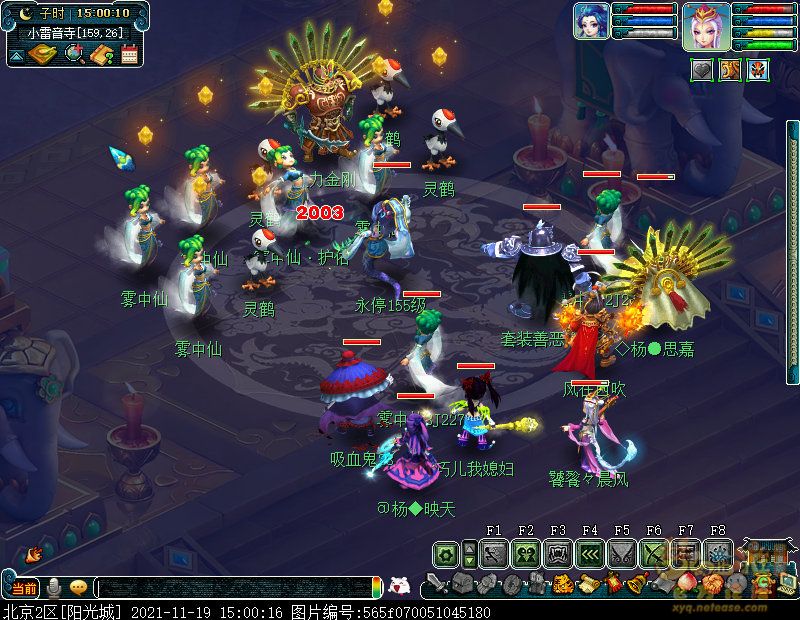Trigger the F4 triple-arrow shortcut

point(590,554)
